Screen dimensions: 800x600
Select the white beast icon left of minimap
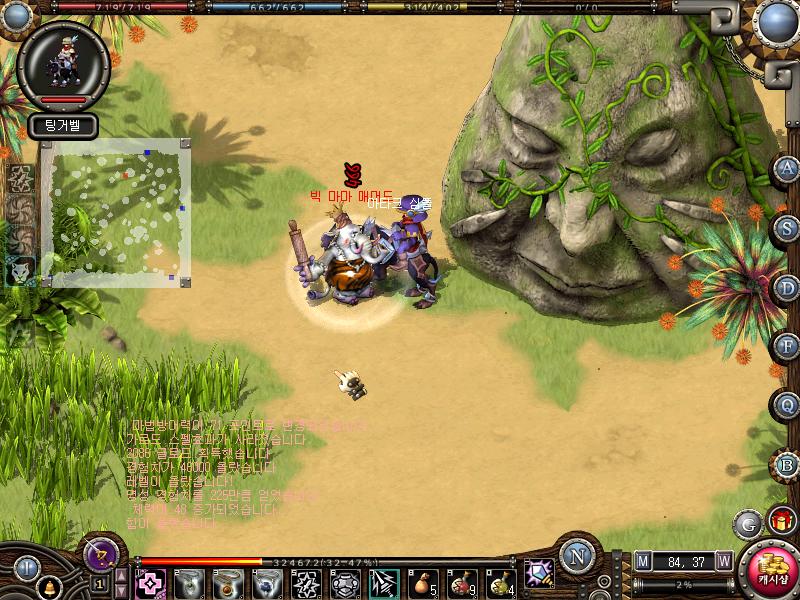click(x=20, y=269)
